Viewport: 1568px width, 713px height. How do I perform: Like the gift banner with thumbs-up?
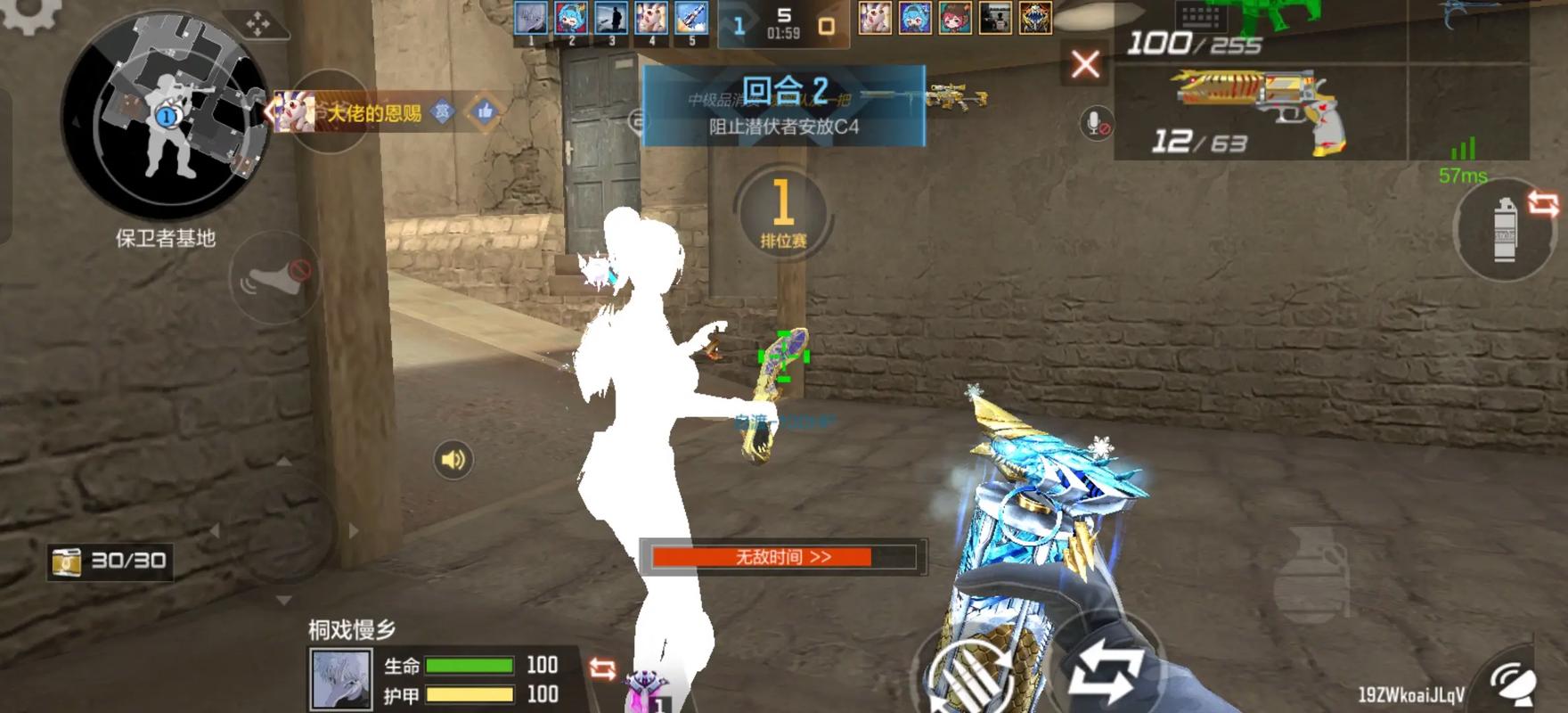[485, 112]
